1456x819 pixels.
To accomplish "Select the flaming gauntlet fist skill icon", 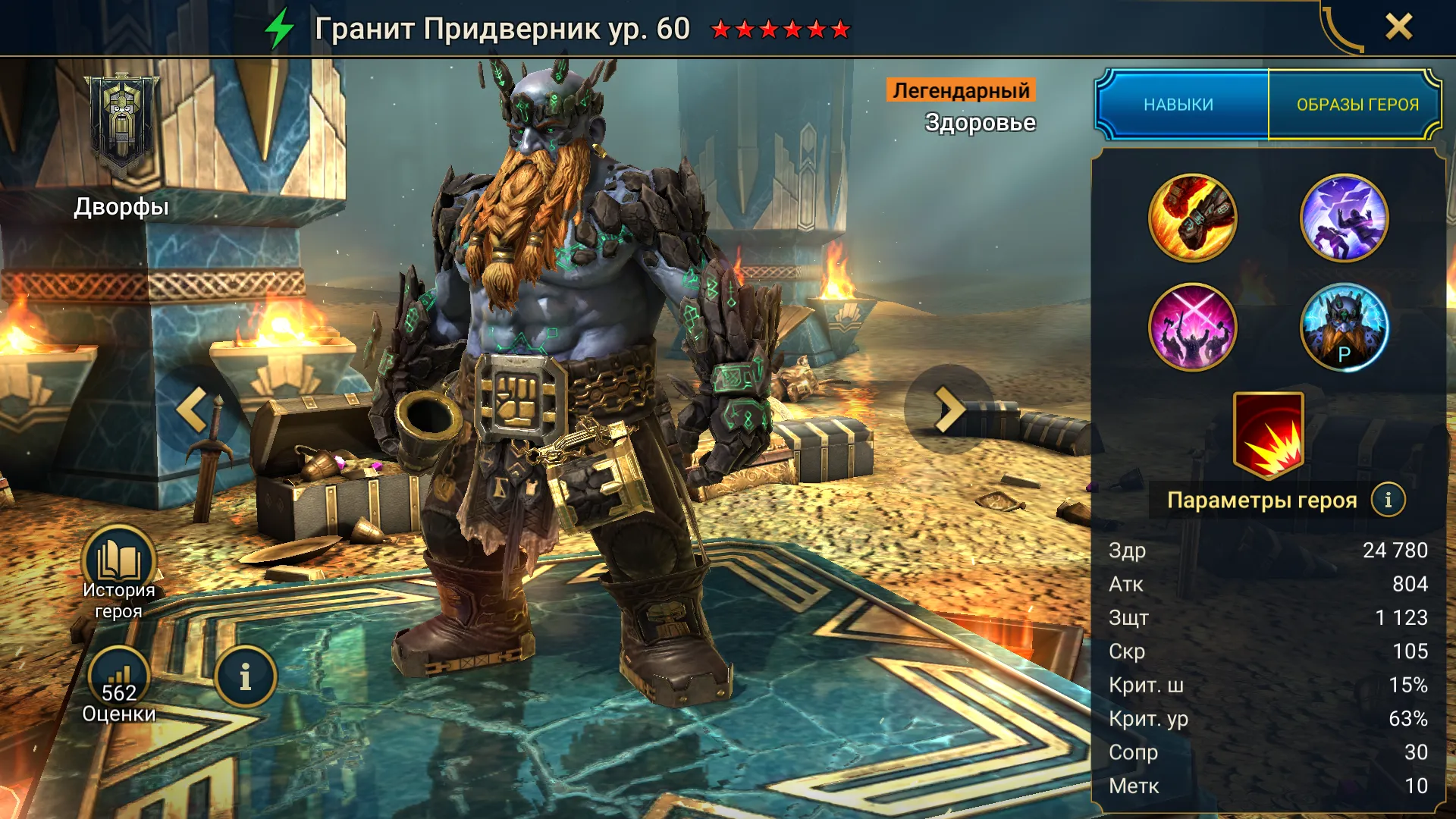I will tap(1192, 218).
